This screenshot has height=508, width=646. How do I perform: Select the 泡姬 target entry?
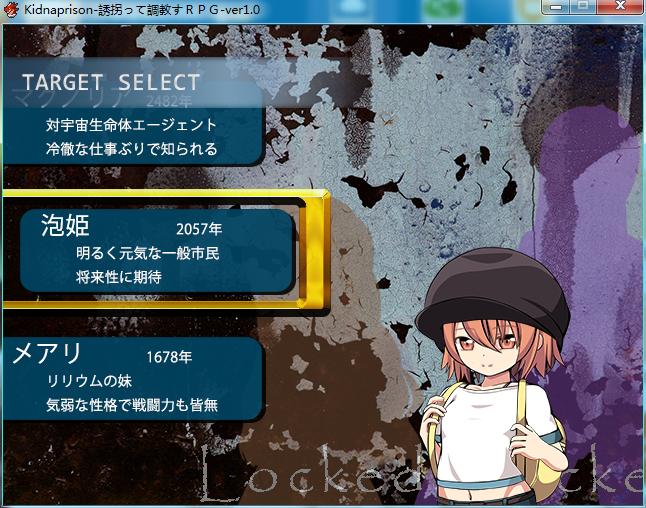pos(160,250)
